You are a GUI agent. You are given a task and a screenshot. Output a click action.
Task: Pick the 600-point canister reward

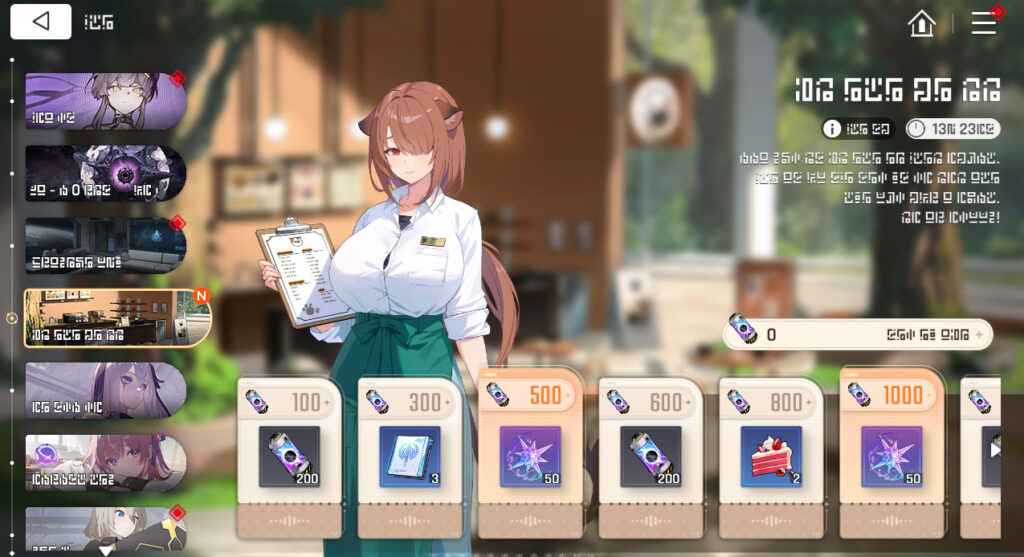coord(651,456)
